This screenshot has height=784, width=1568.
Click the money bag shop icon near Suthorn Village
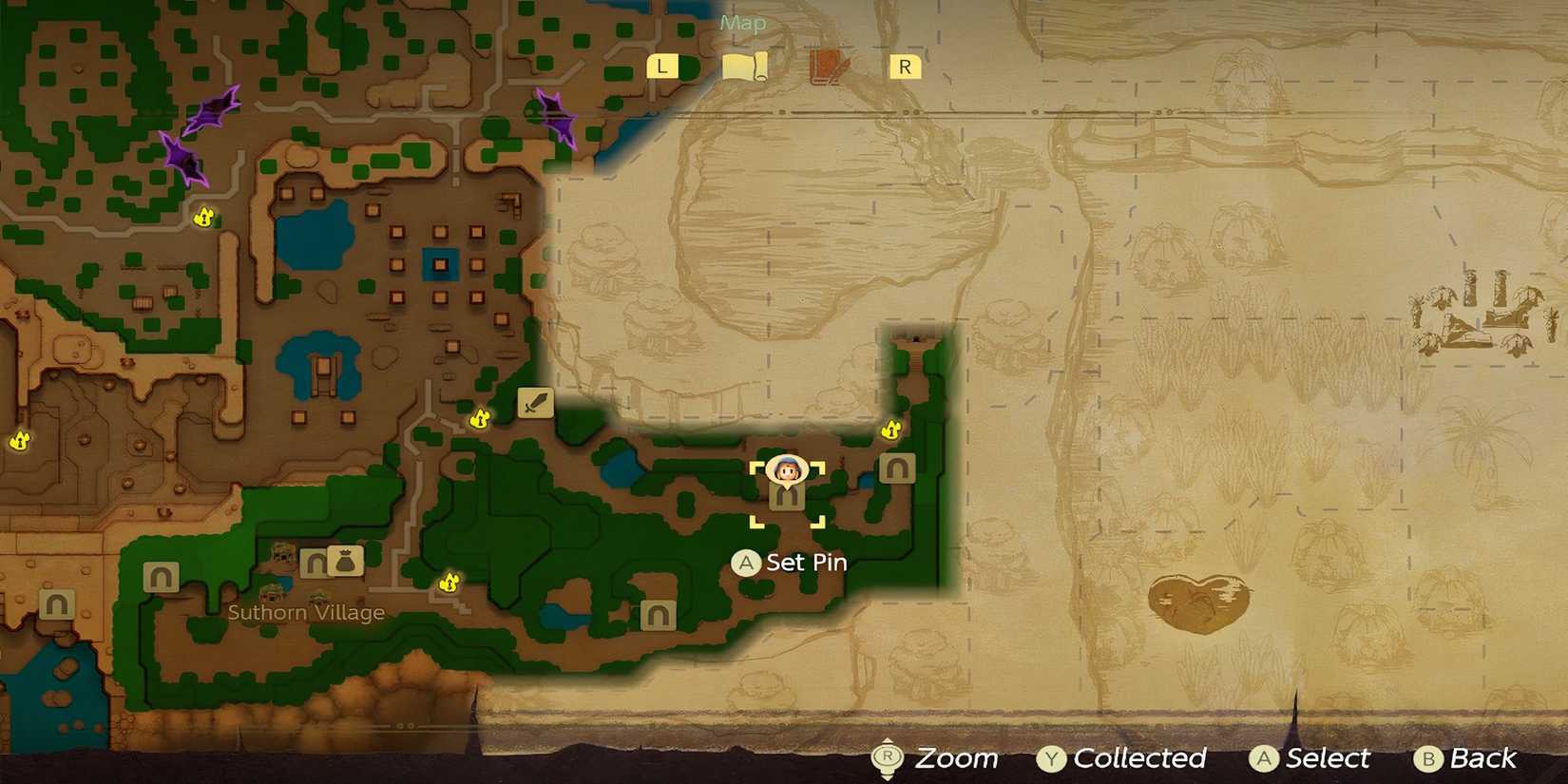346,559
